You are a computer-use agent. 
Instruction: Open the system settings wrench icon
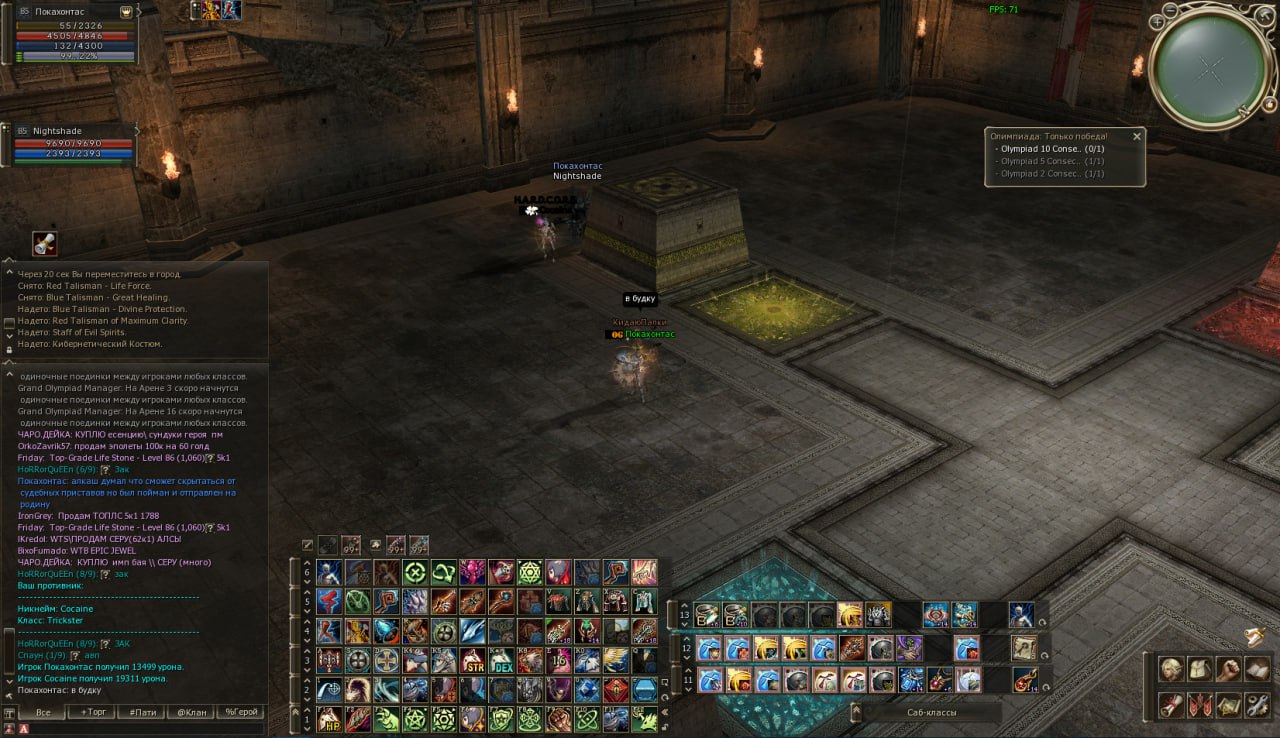coord(1256,704)
